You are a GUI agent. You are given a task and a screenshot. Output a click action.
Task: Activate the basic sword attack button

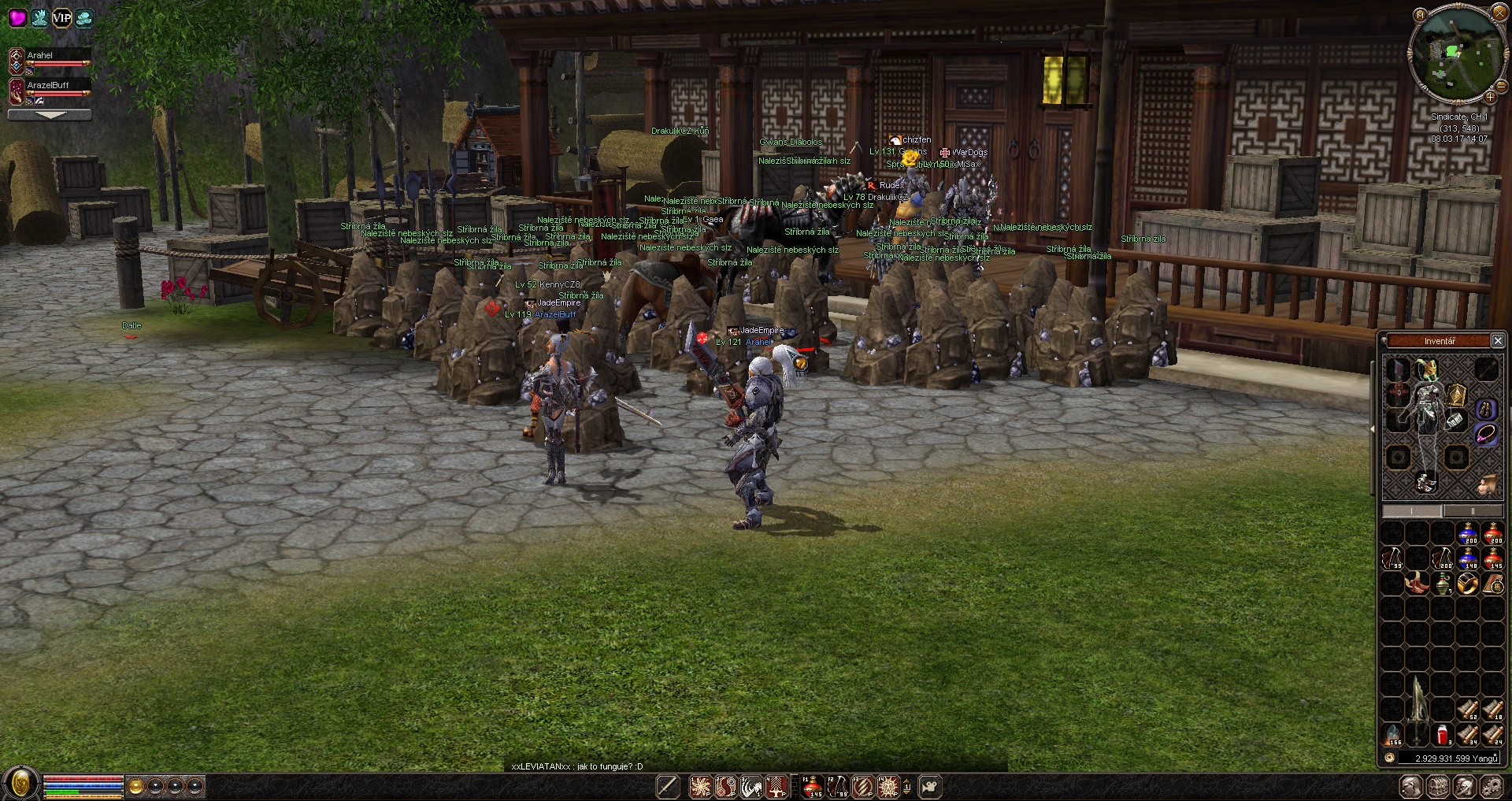tap(668, 787)
